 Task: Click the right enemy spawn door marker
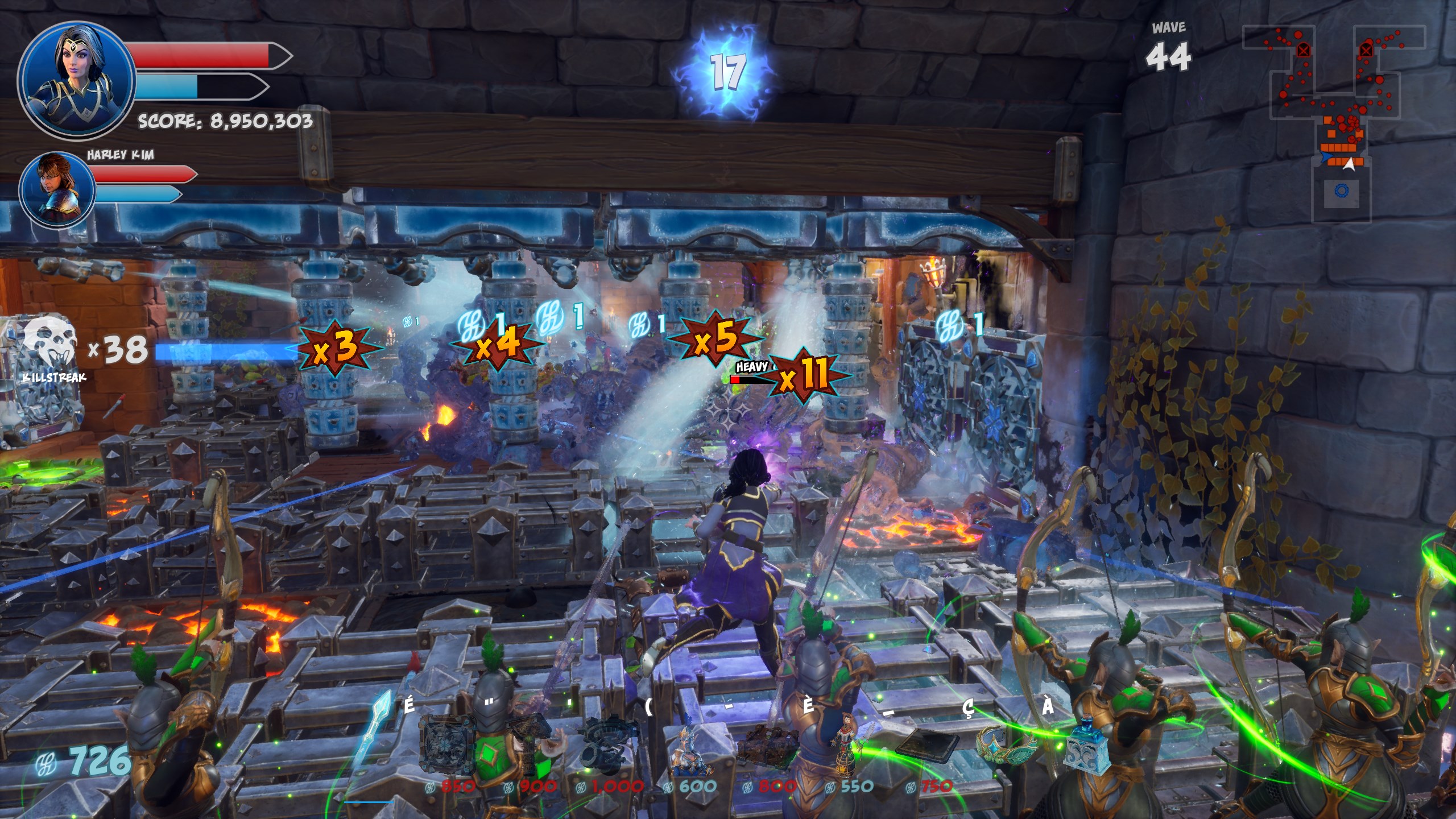[x=1366, y=51]
